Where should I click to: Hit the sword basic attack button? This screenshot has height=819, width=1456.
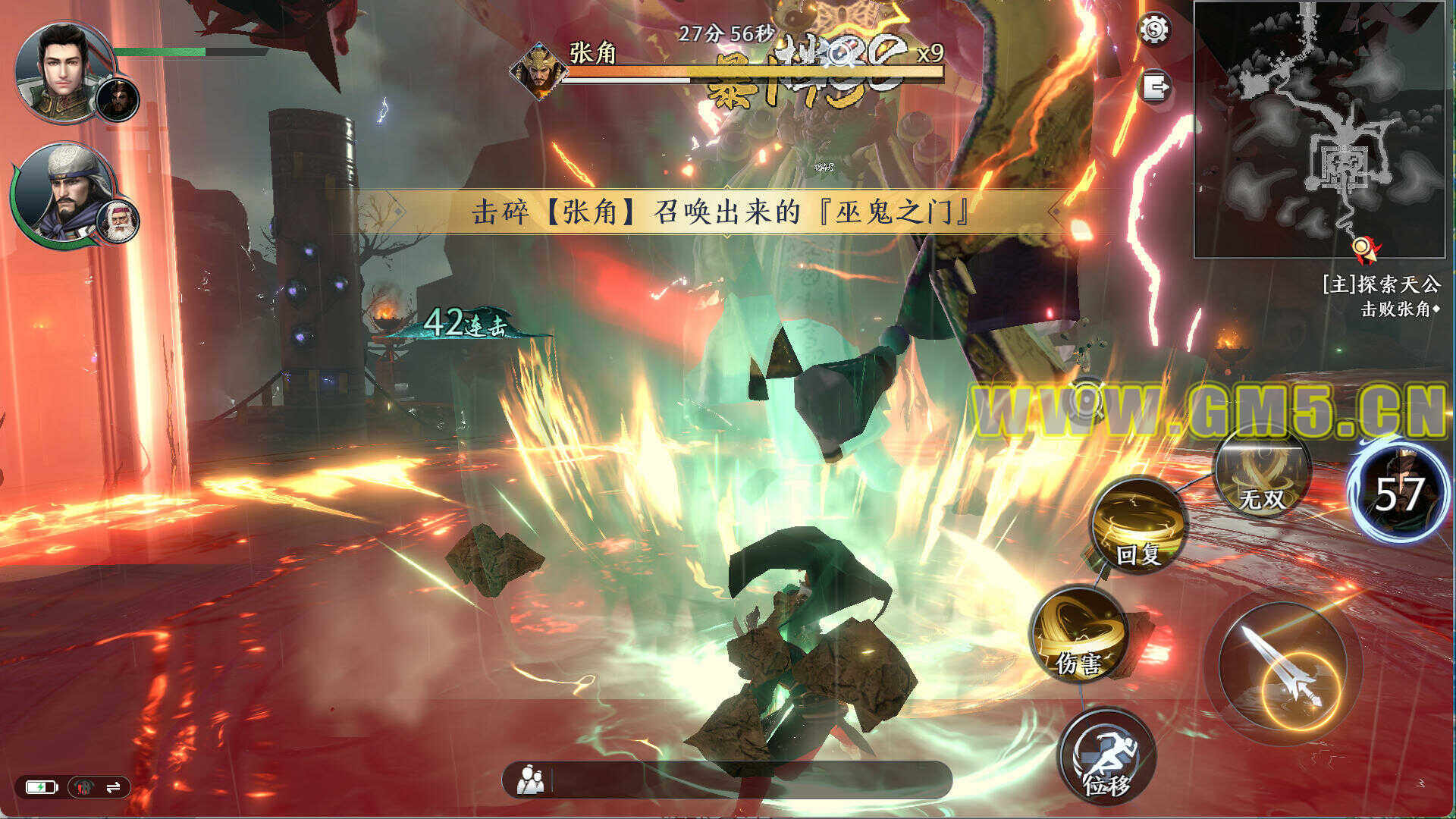click(1283, 668)
